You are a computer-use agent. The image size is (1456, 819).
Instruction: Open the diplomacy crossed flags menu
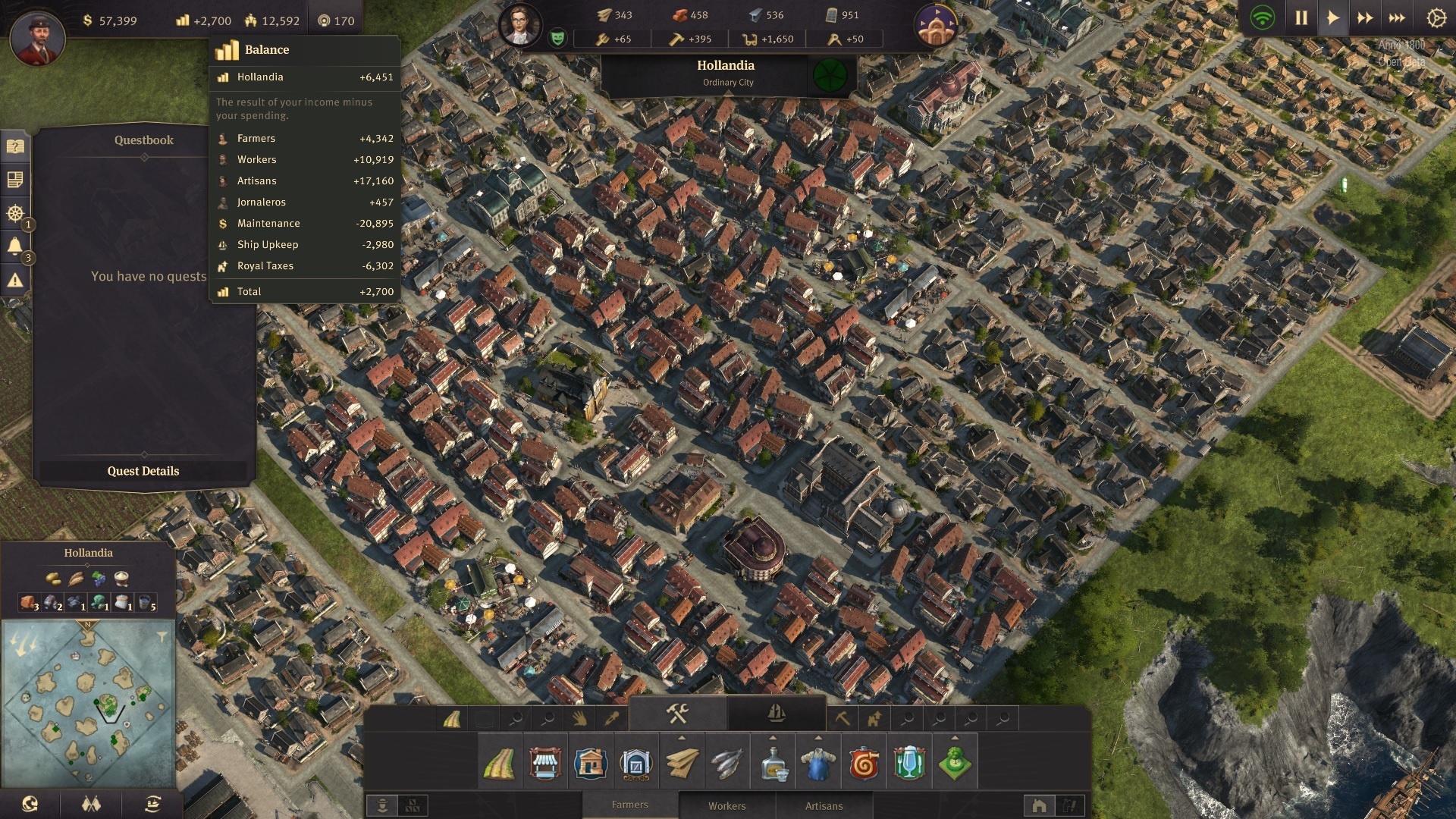pos(91,804)
